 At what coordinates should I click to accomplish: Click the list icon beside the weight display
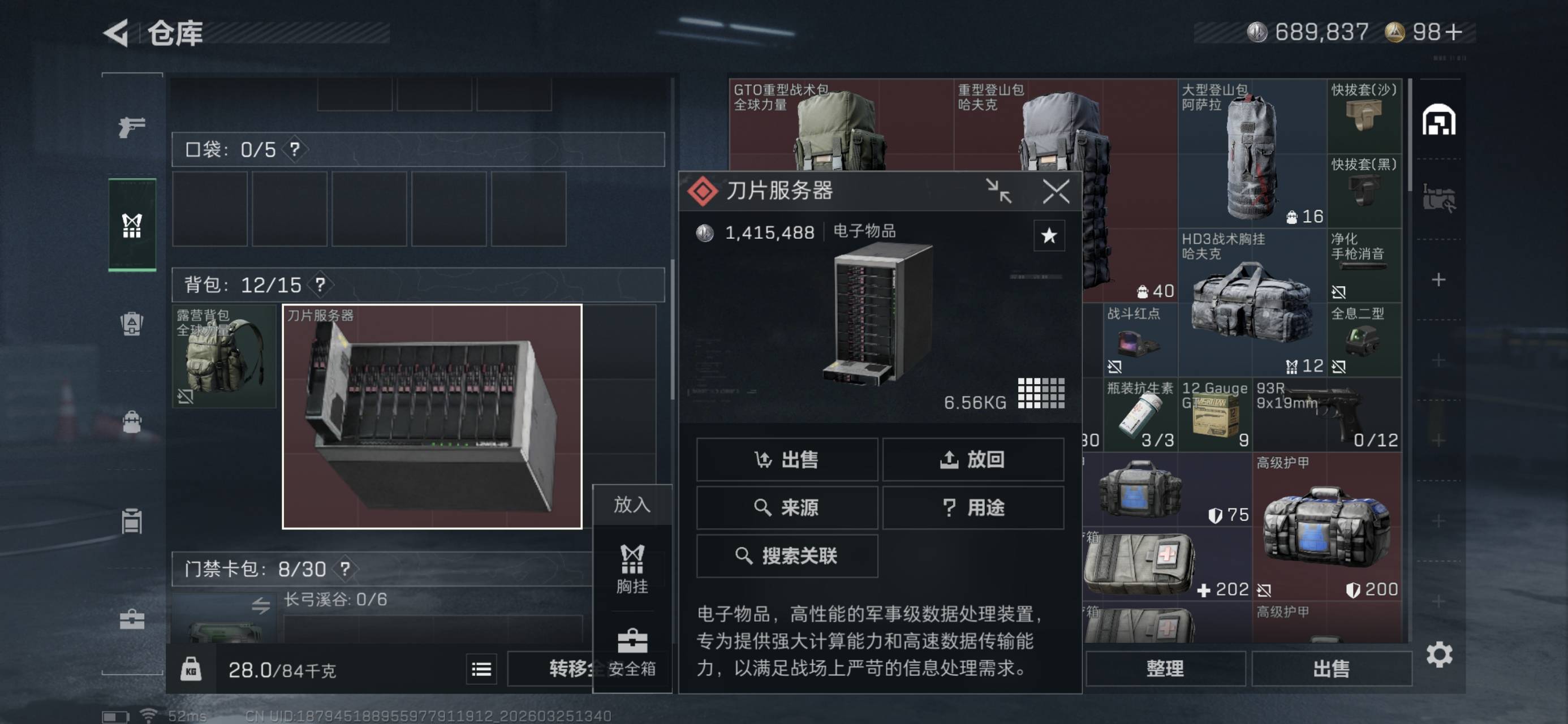point(481,668)
